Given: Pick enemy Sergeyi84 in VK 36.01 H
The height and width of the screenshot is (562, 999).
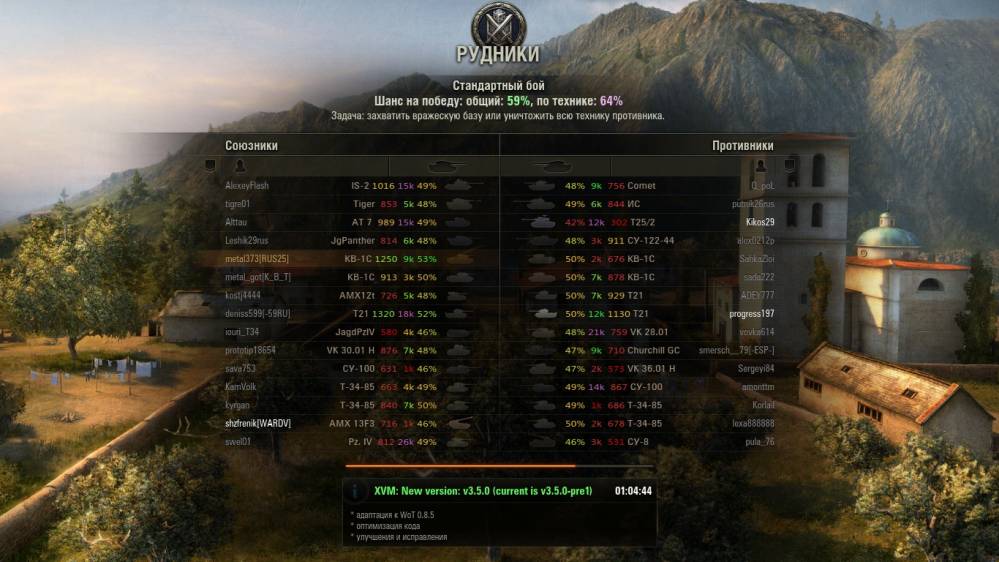Looking at the screenshot, I should pyautogui.click(x=757, y=369).
